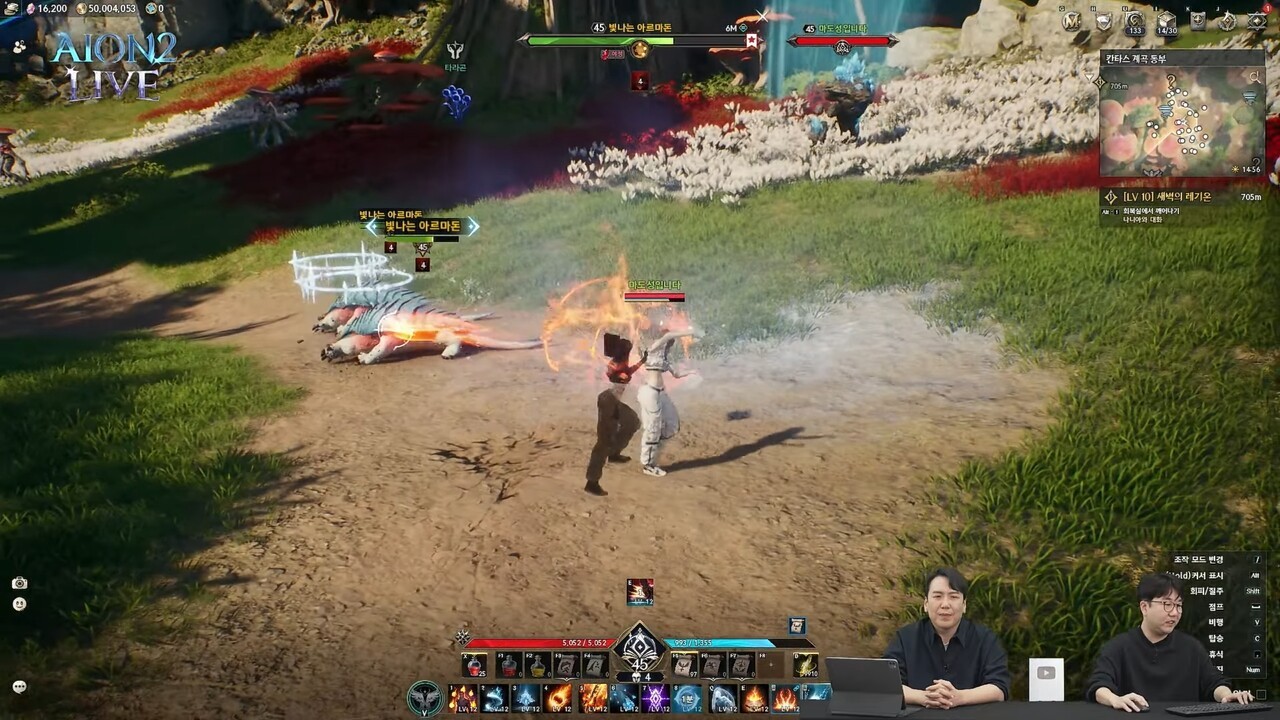
Task: Activate the fireball skill in slot 4
Action: (559, 697)
